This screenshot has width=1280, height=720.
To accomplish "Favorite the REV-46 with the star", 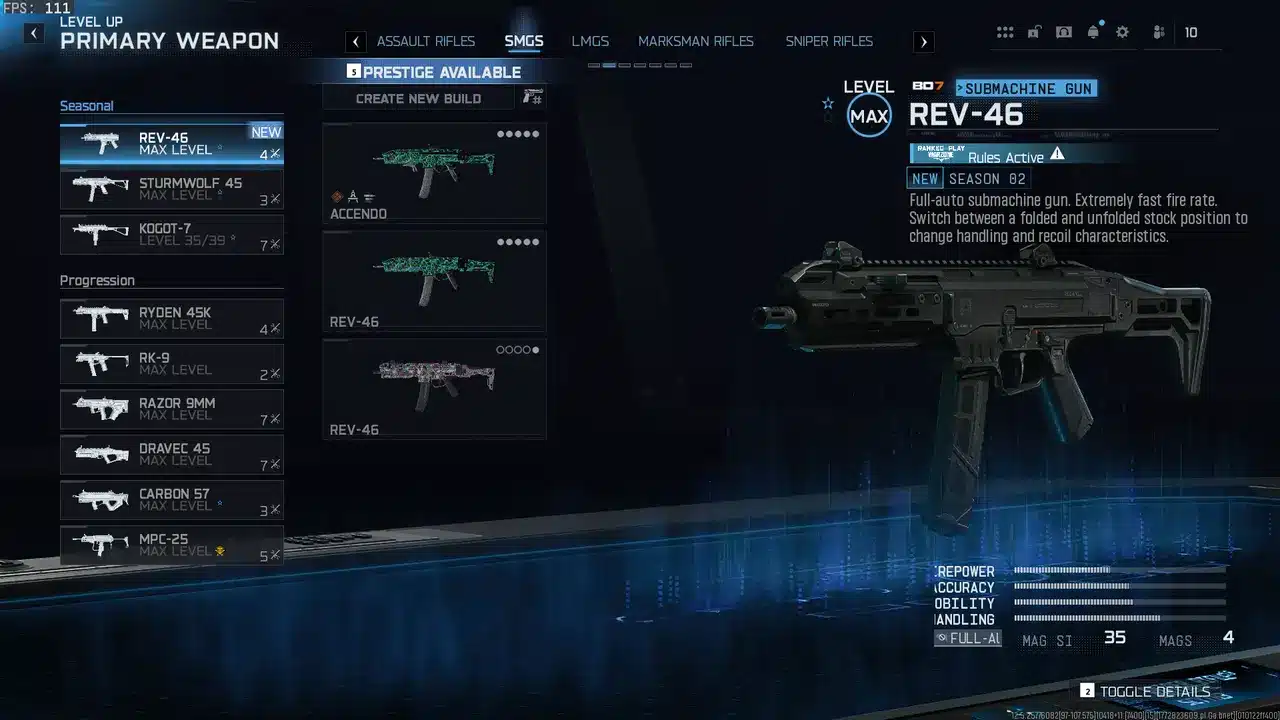I will [828, 103].
